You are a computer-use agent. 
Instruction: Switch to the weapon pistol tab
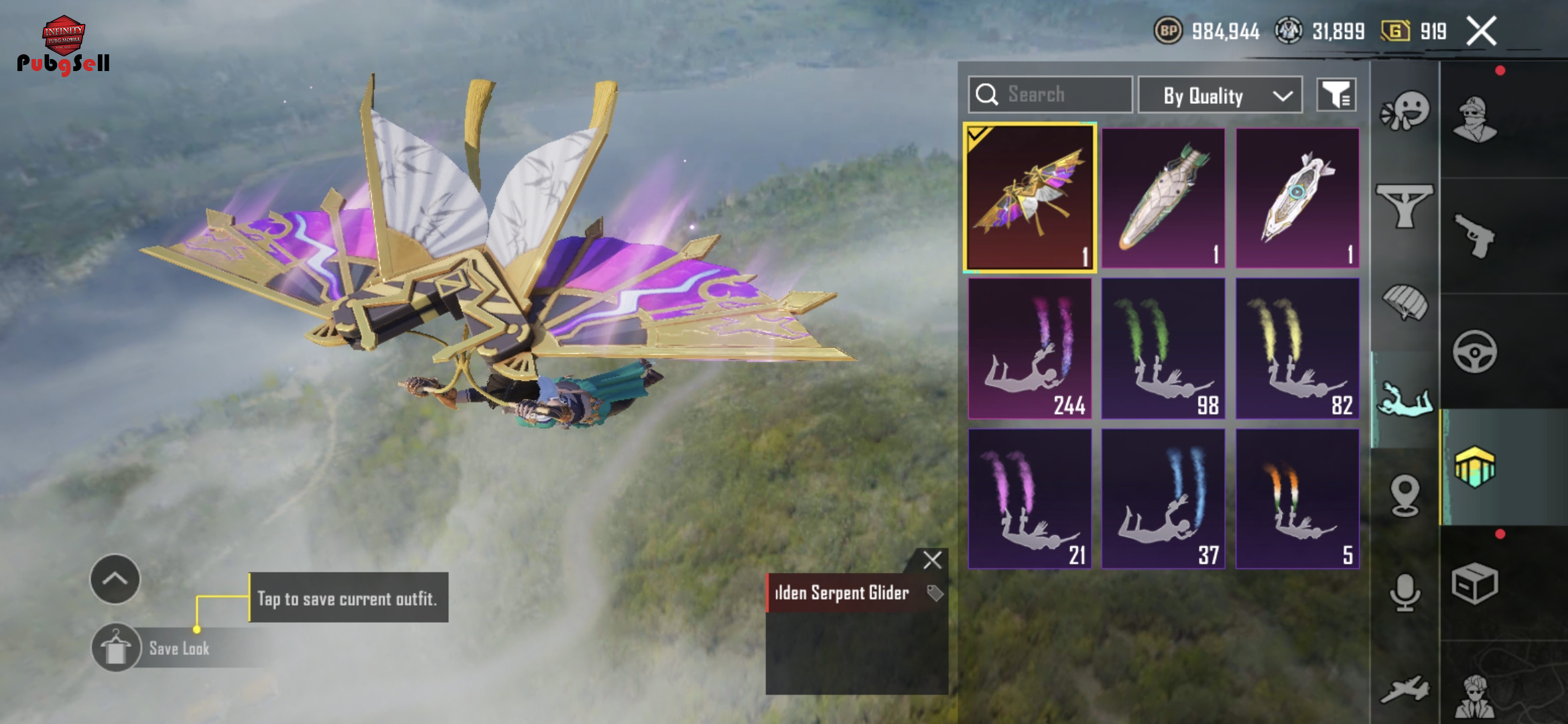pos(1474,235)
